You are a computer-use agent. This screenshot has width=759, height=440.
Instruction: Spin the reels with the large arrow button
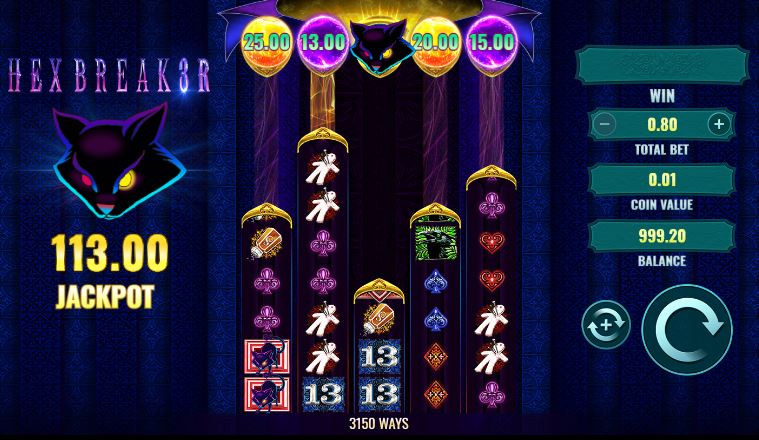pyautogui.click(x=687, y=330)
